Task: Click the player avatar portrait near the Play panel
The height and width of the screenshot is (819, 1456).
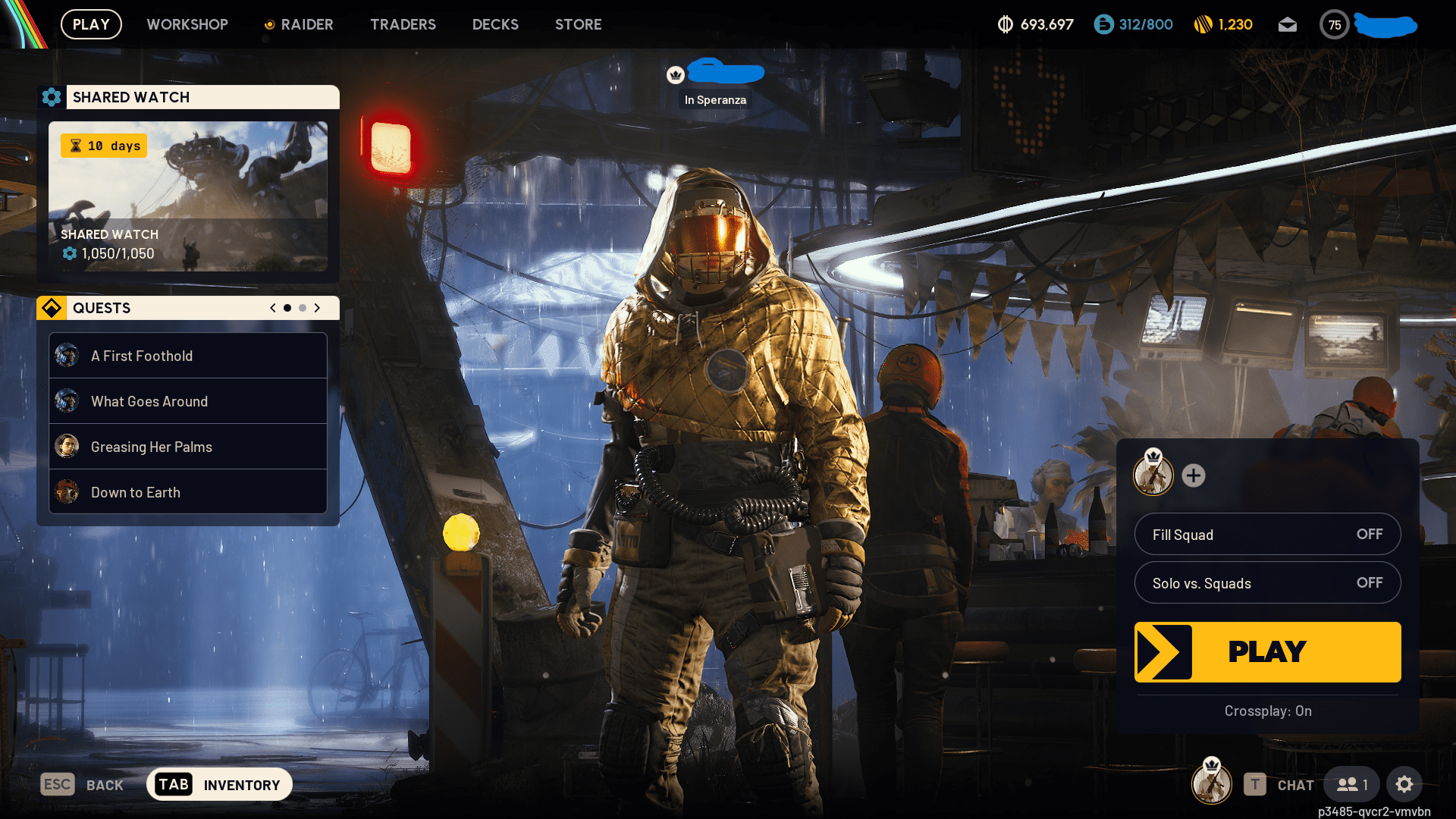Action: [1153, 476]
